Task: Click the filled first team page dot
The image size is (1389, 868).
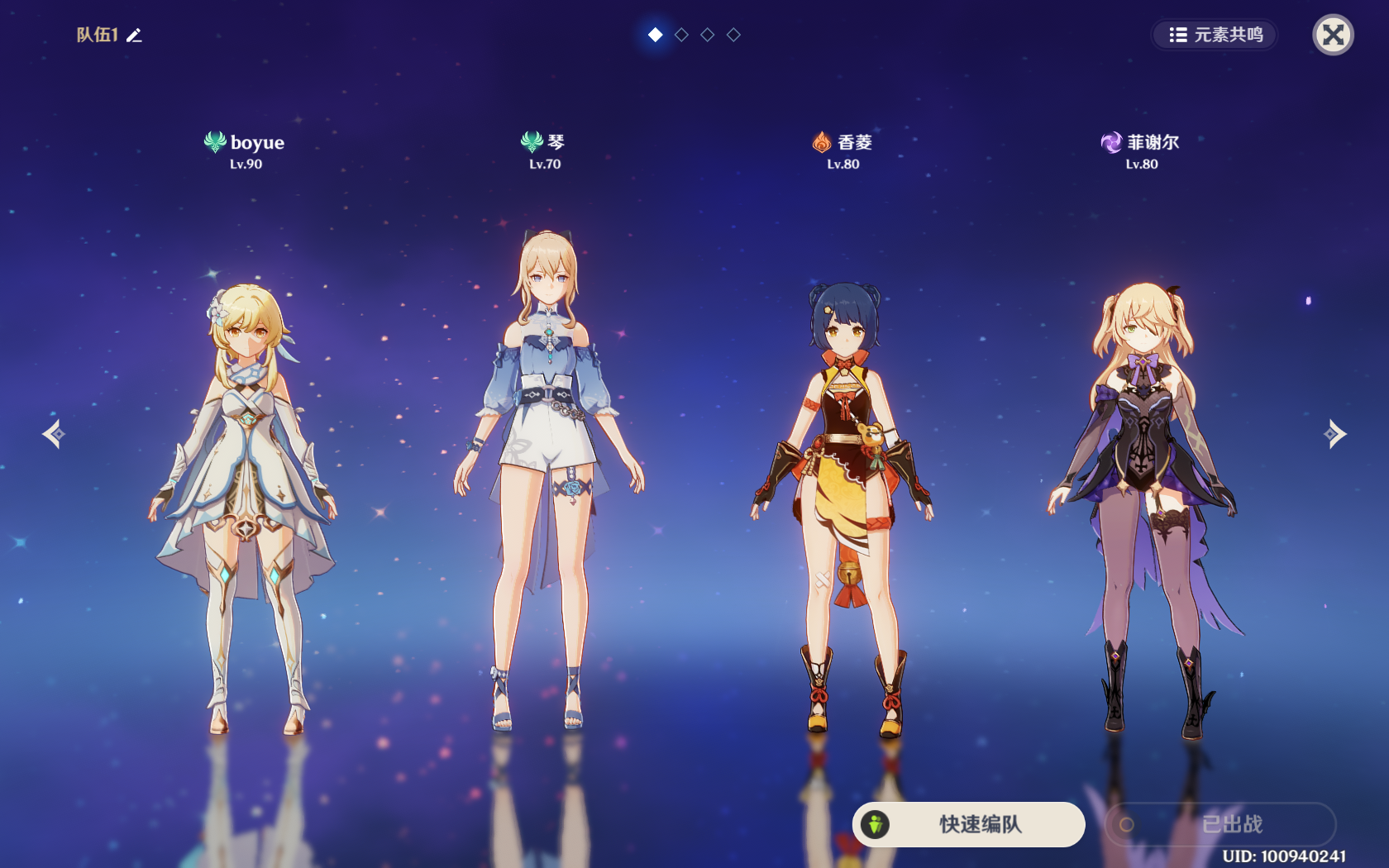Action: click(655, 35)
